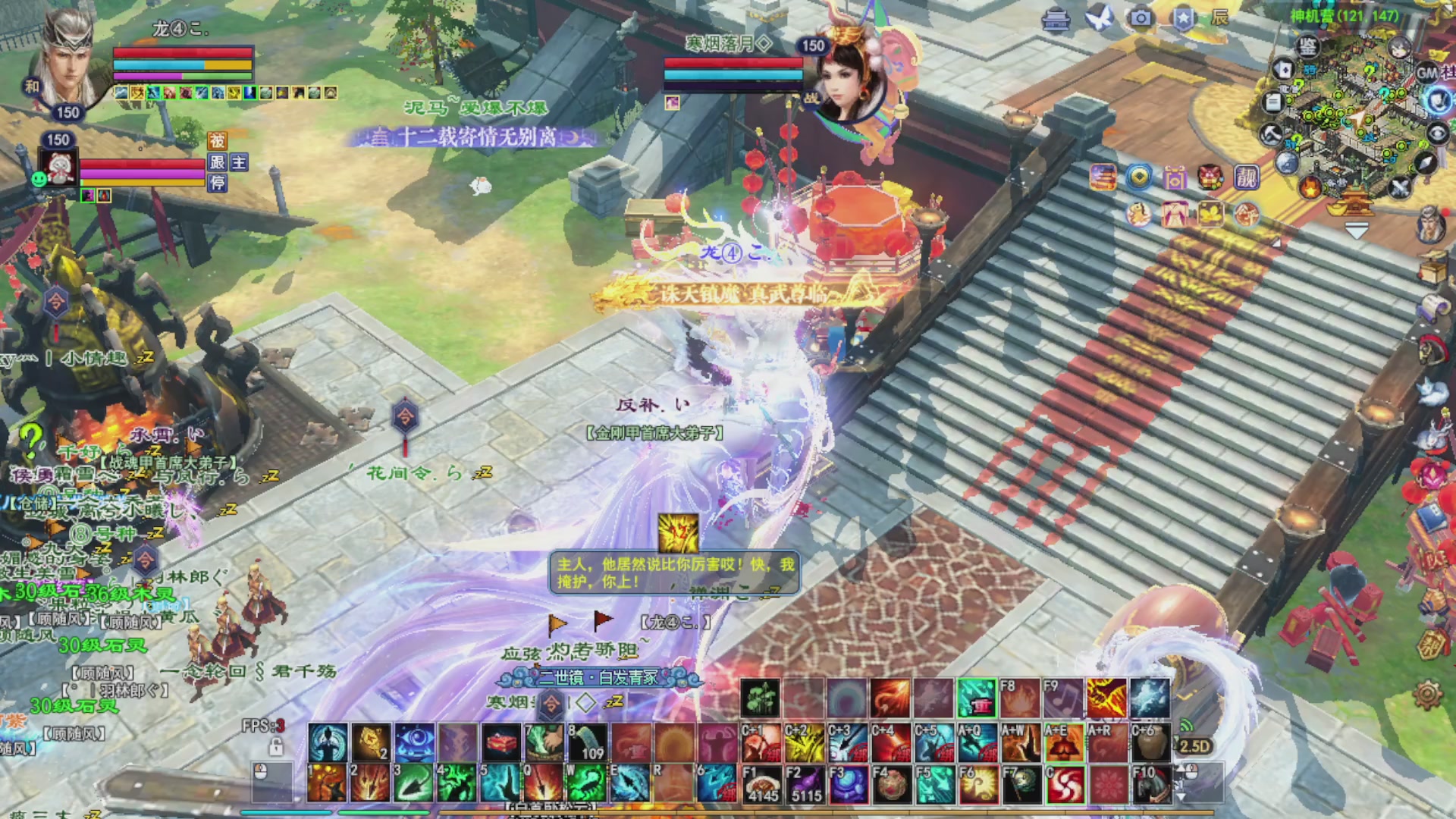Toggle the pet's 停 stop mode

218,184
